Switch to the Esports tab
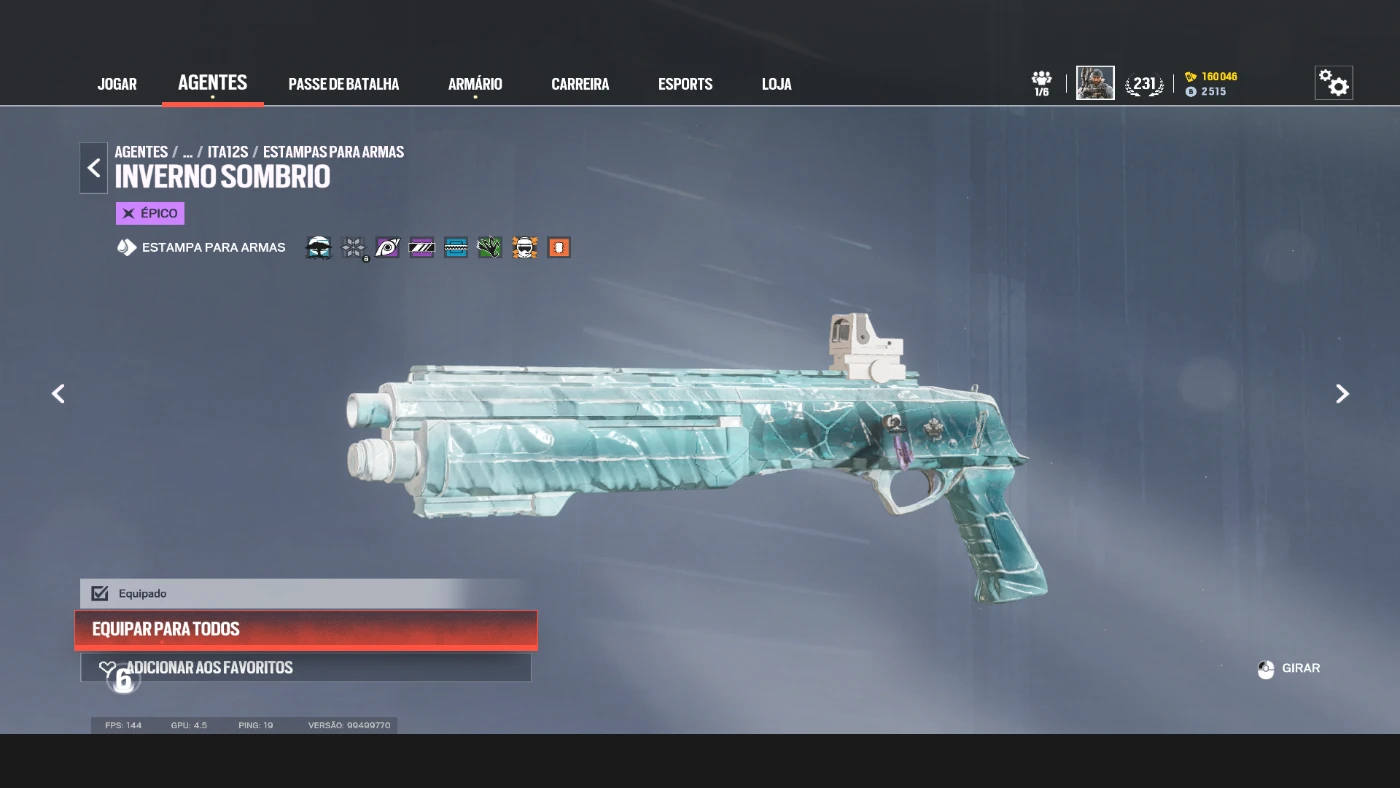Viewport: 1400px width, 788px height. (x=685, y=84)
